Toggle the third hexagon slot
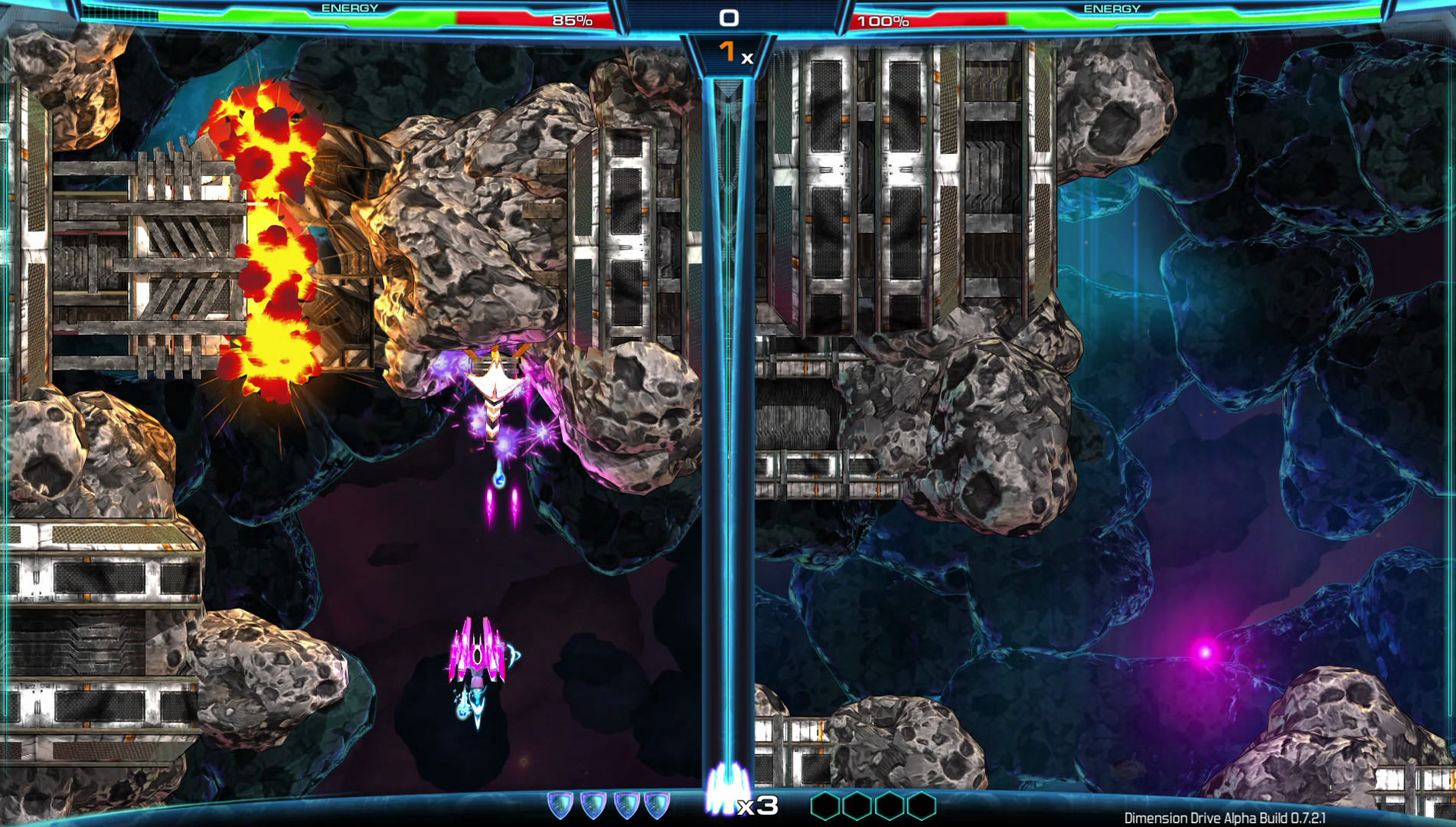The height and width of the screenshot is (827, 1456). click(x=890, y=806)
